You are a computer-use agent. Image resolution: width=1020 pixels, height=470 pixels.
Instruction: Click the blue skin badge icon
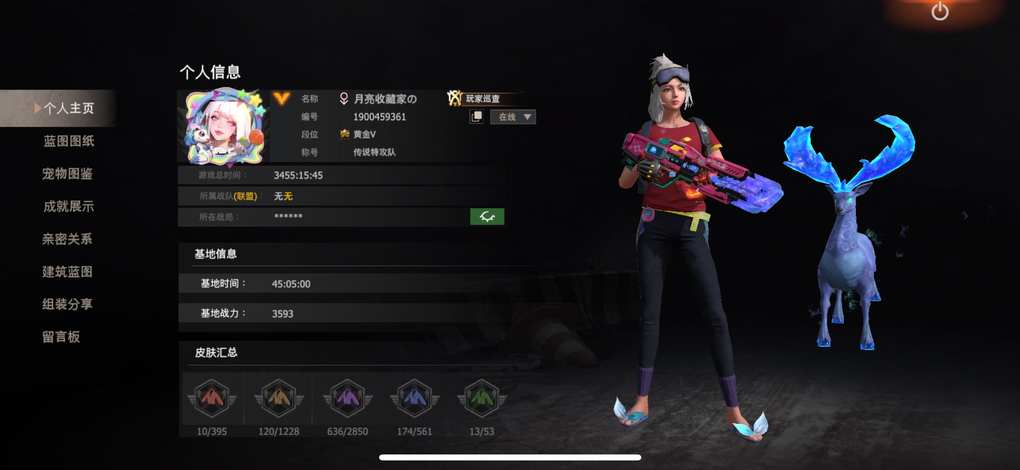pos(413,398)
